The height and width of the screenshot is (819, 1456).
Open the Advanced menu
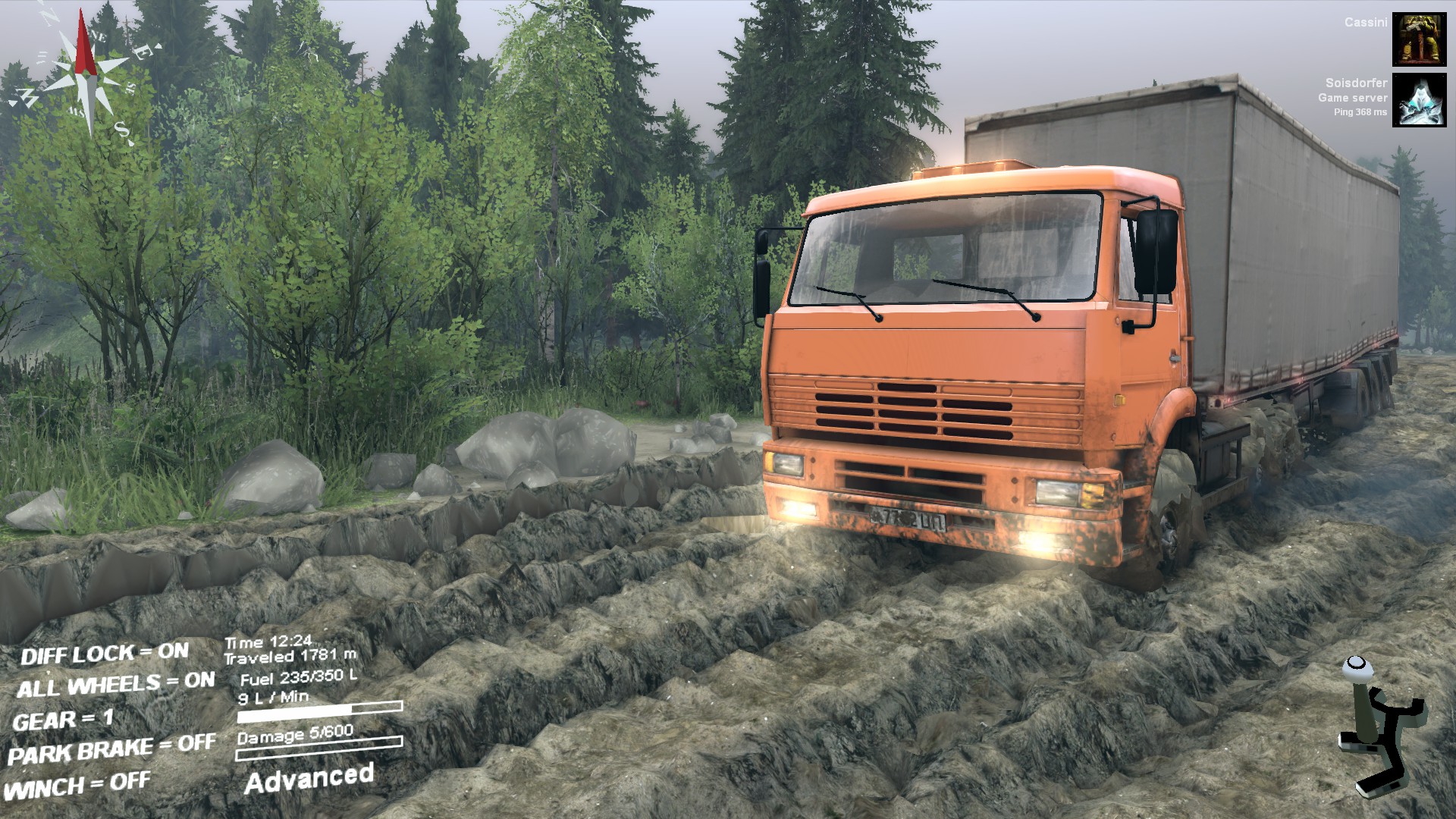click(309, 779)
